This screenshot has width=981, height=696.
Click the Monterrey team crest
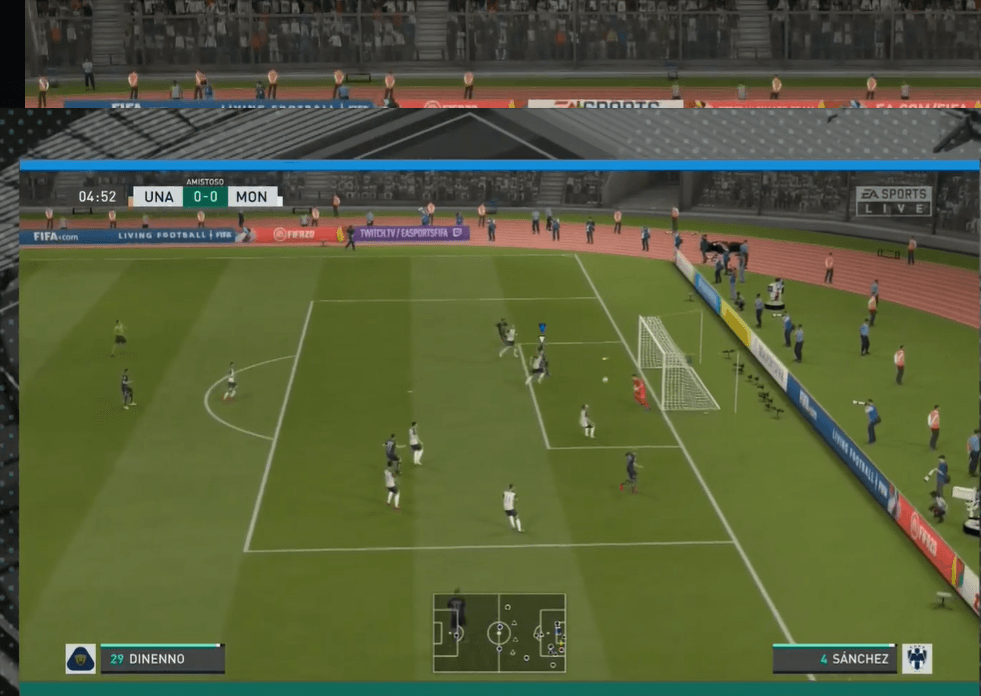coord(916,659)
